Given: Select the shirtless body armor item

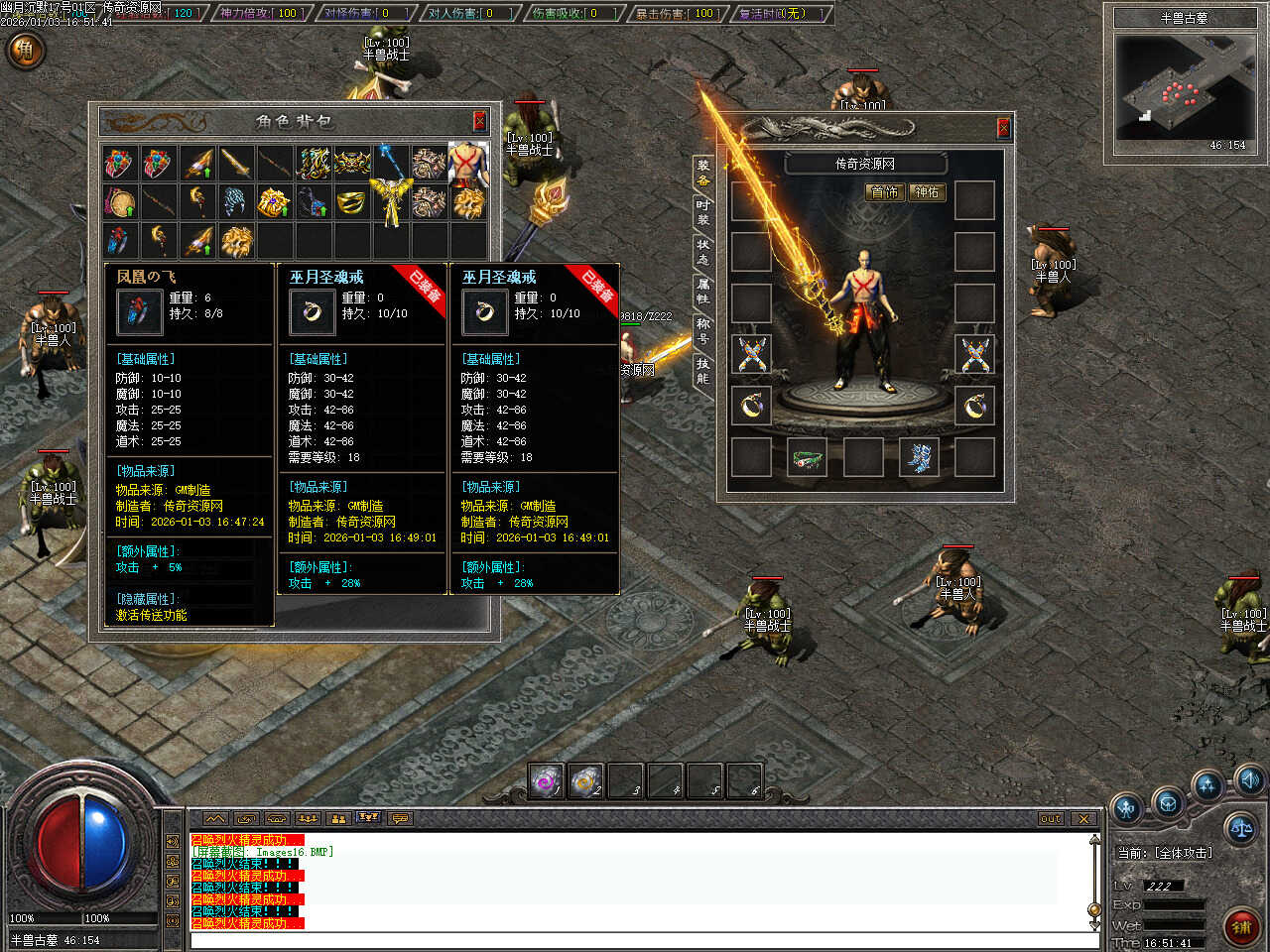Looking at the screenshot, I should point(468,164).
